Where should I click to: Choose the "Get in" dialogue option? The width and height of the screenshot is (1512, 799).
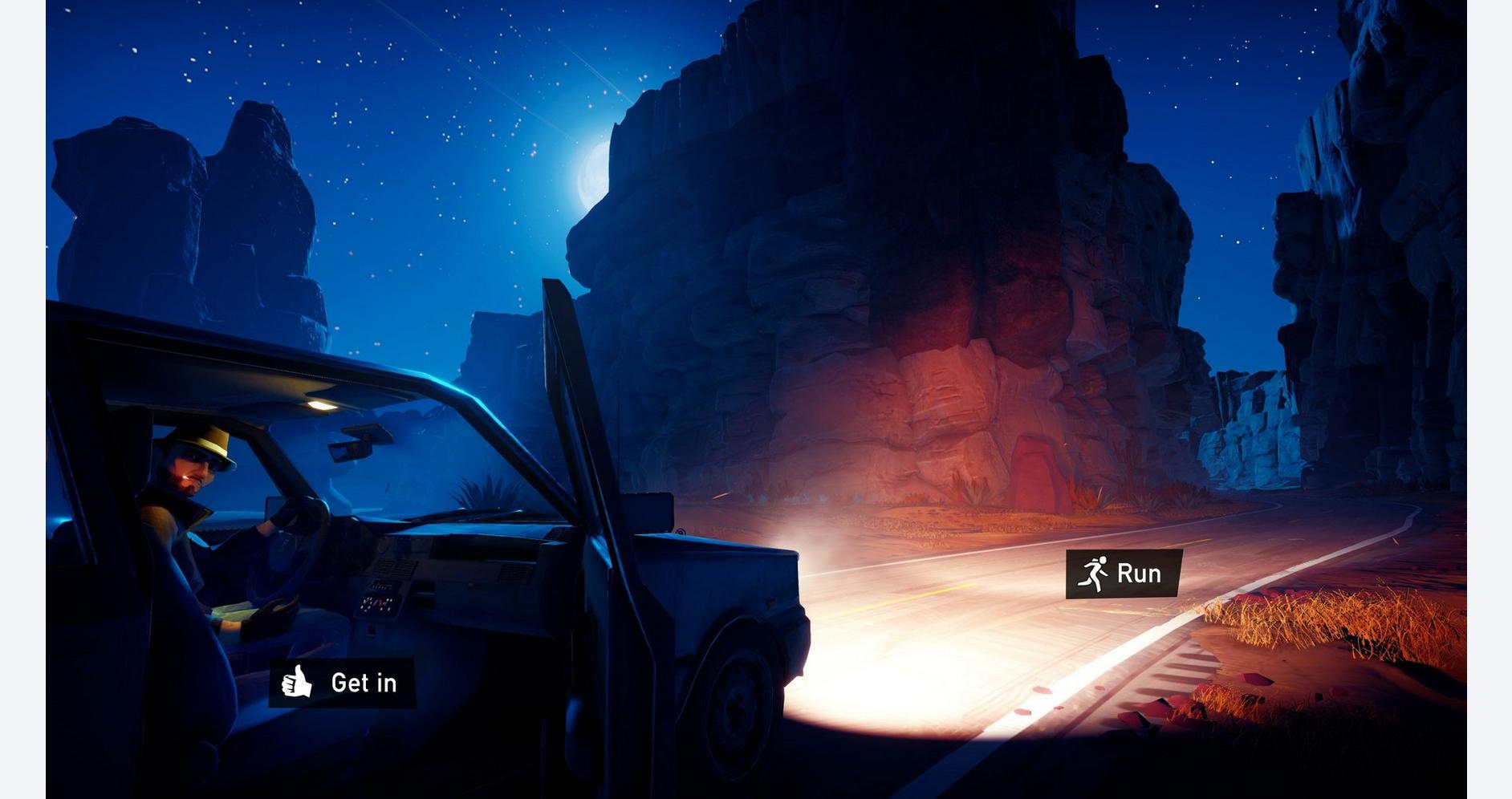[343, 683]
